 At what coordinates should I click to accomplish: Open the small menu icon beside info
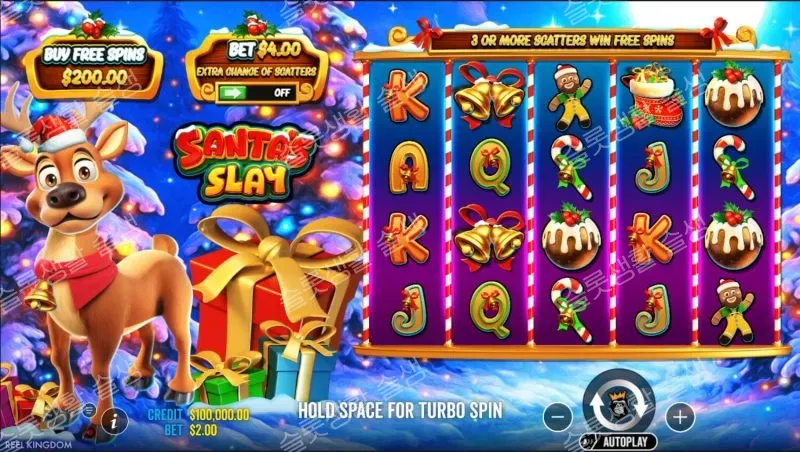[88, 411]
